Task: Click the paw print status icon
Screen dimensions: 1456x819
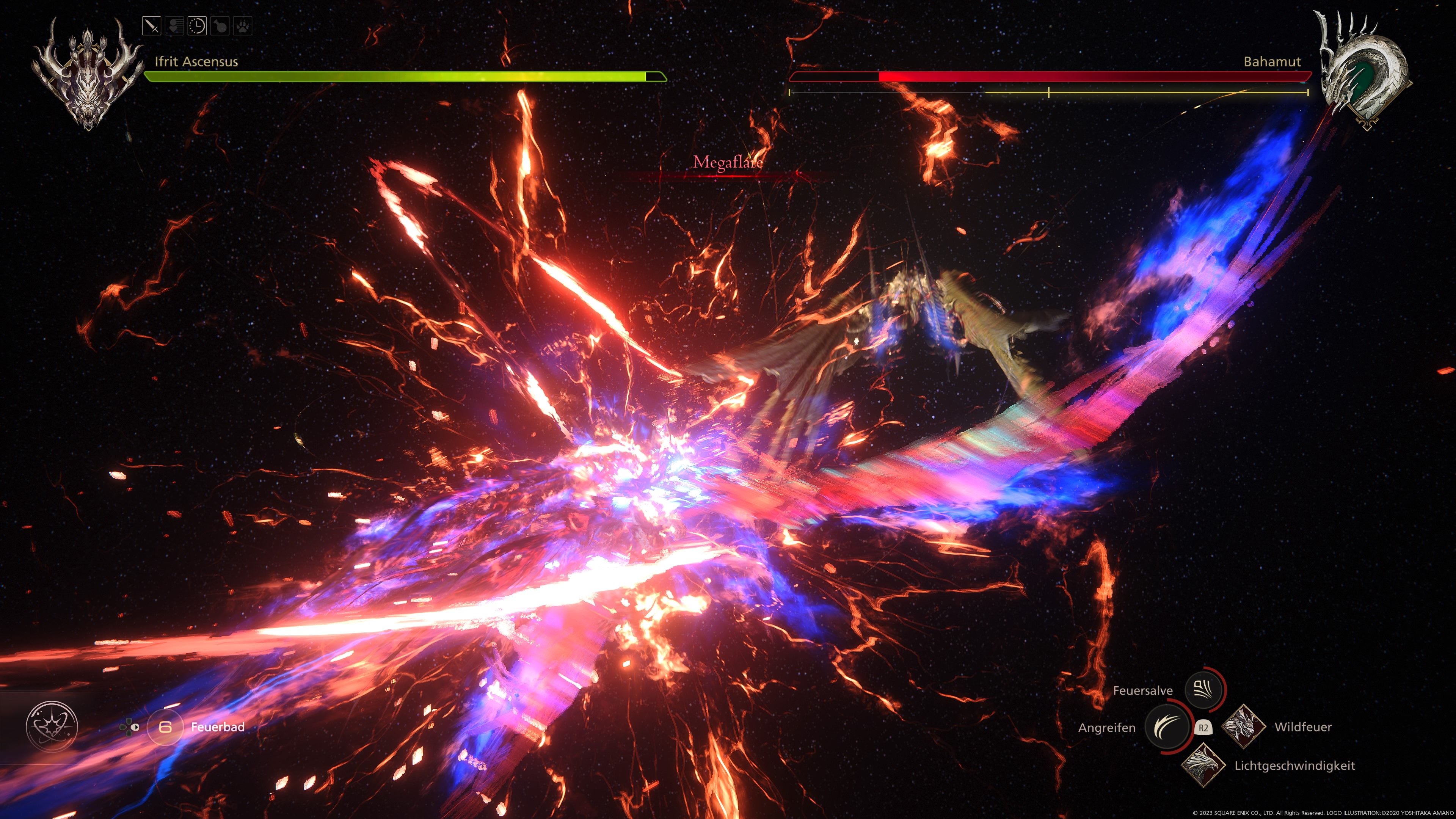Action: 243,26
